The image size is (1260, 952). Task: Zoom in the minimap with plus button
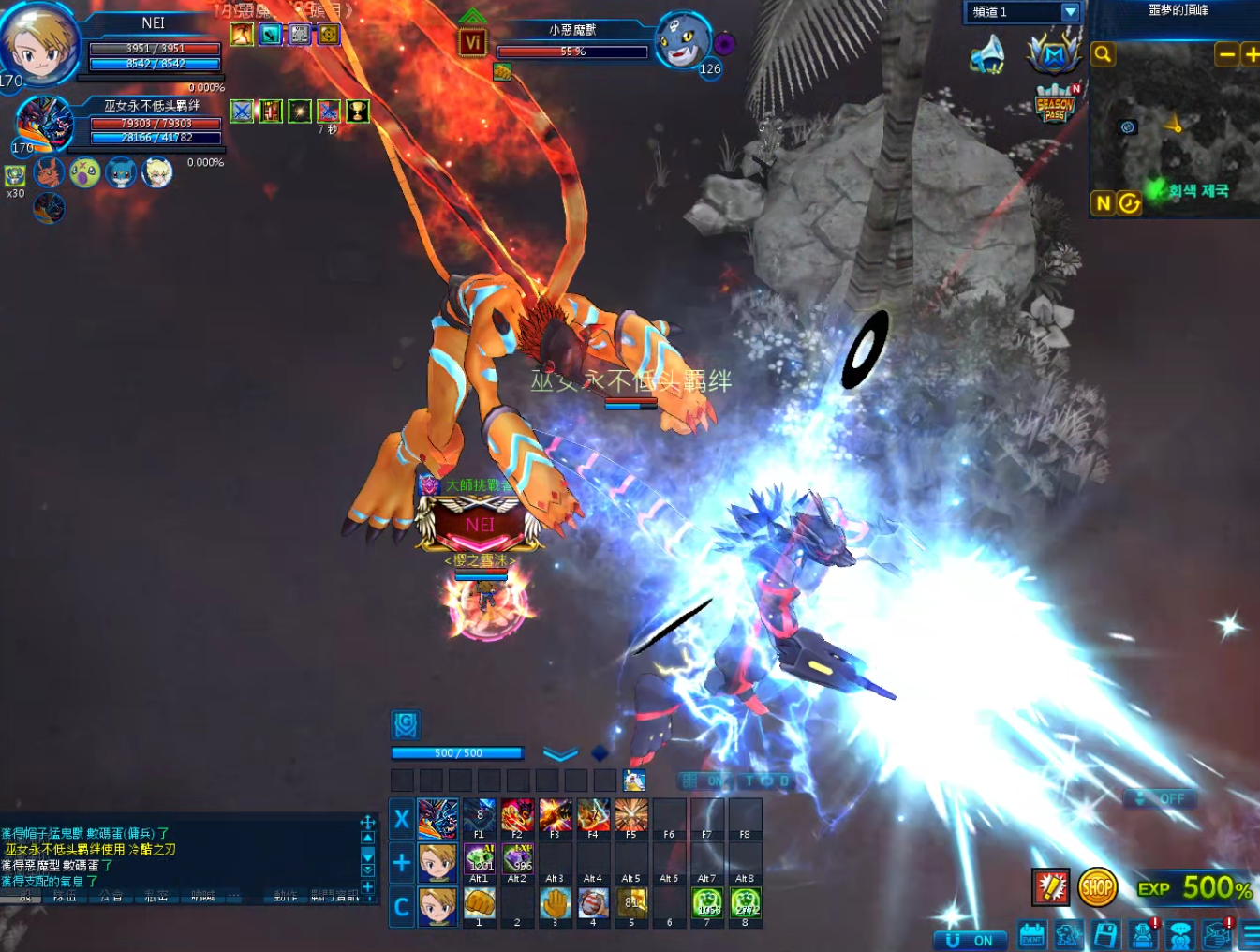coord(1251,54)
